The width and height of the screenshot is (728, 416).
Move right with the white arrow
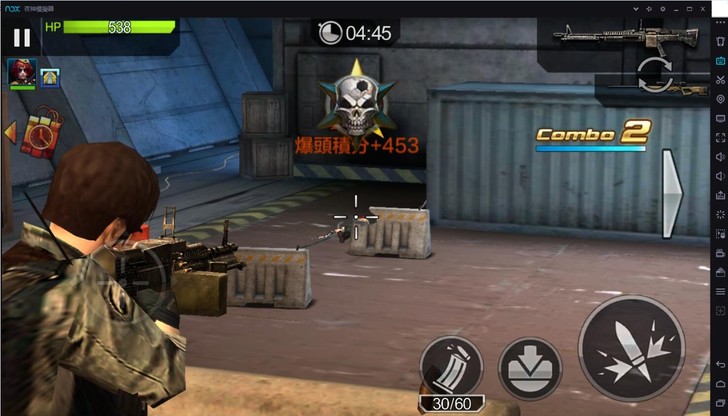(671, 195)
